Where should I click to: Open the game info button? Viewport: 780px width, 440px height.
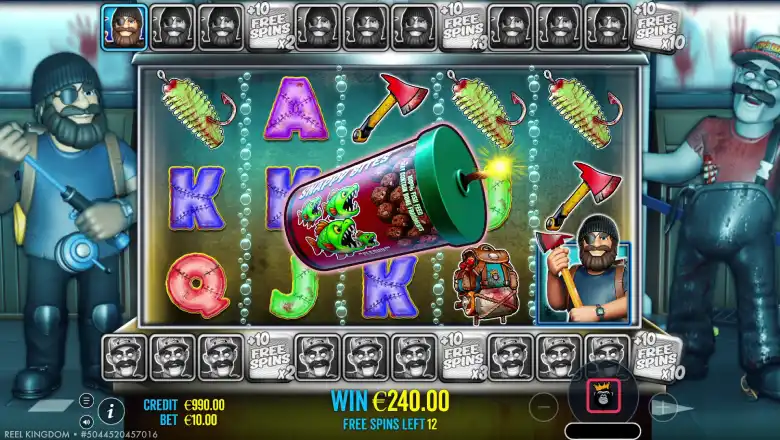[x=110, y=408]
